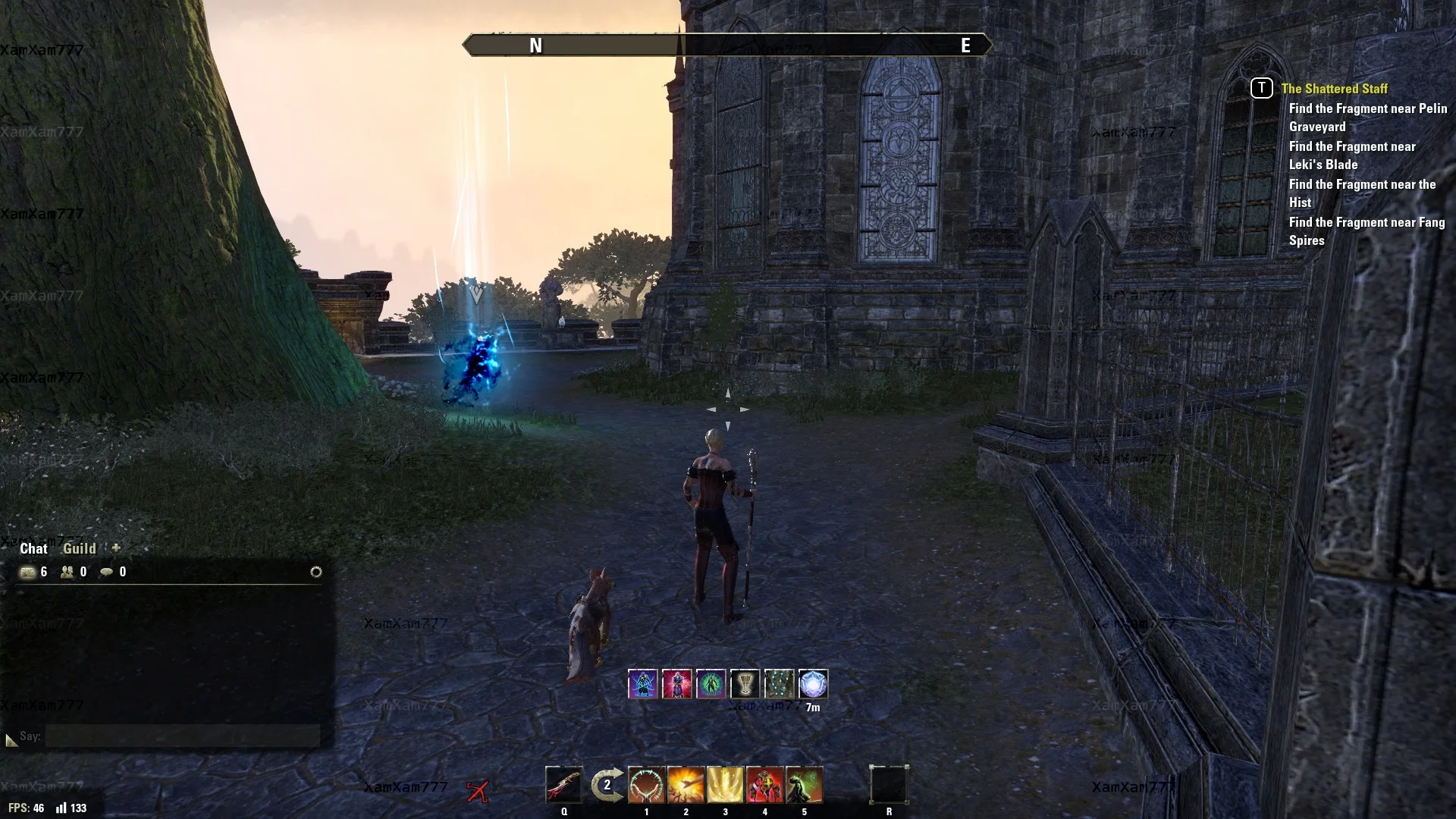Add a new chat tab with the plus icon

click(116, 548)
